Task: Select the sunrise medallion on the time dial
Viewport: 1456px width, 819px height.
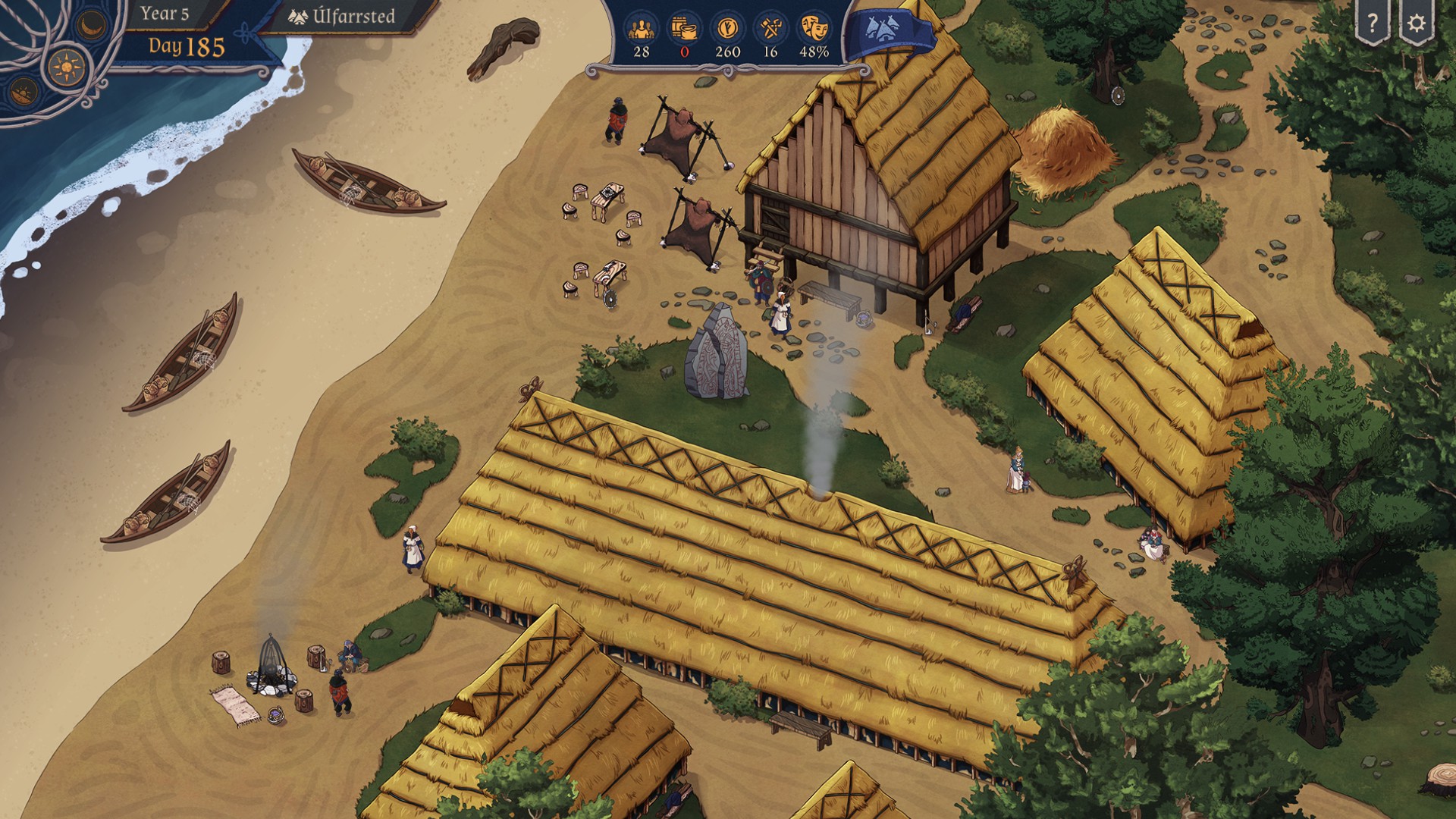Action: point(23,93)
